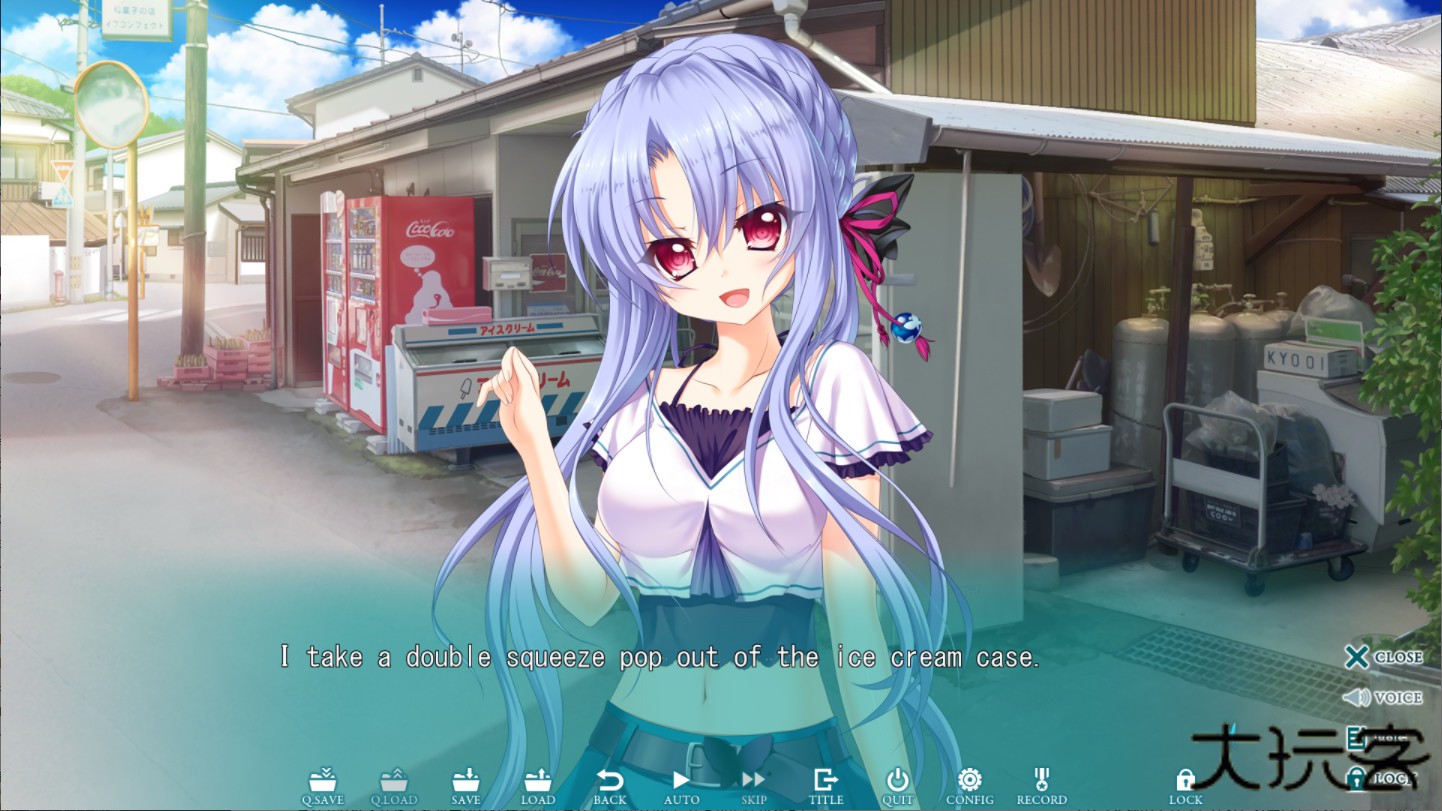
Task: Click the Q.LOAD quick load button
Action: tap(393, 786)
